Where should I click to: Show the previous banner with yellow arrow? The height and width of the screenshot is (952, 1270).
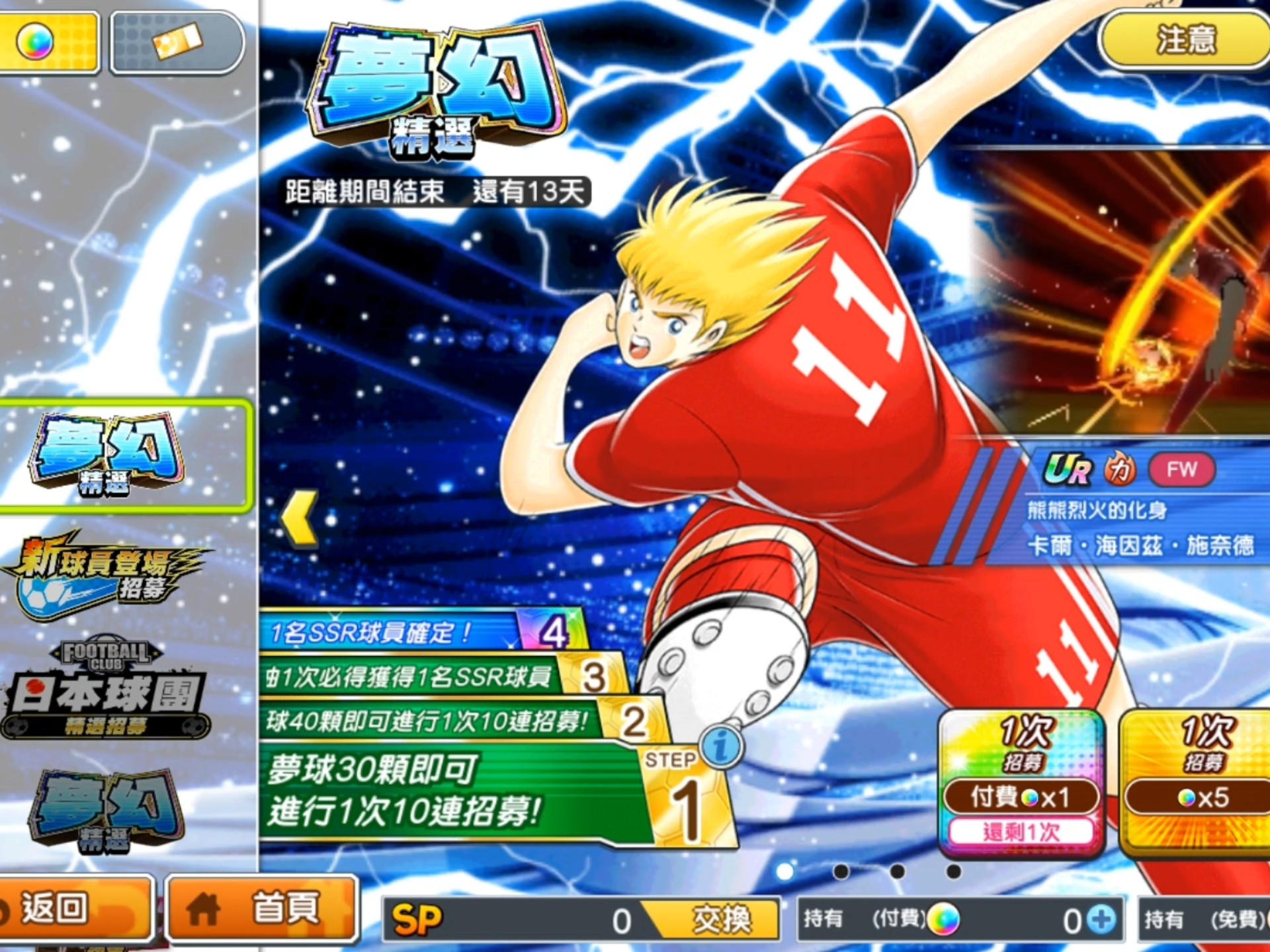(301, 519)
